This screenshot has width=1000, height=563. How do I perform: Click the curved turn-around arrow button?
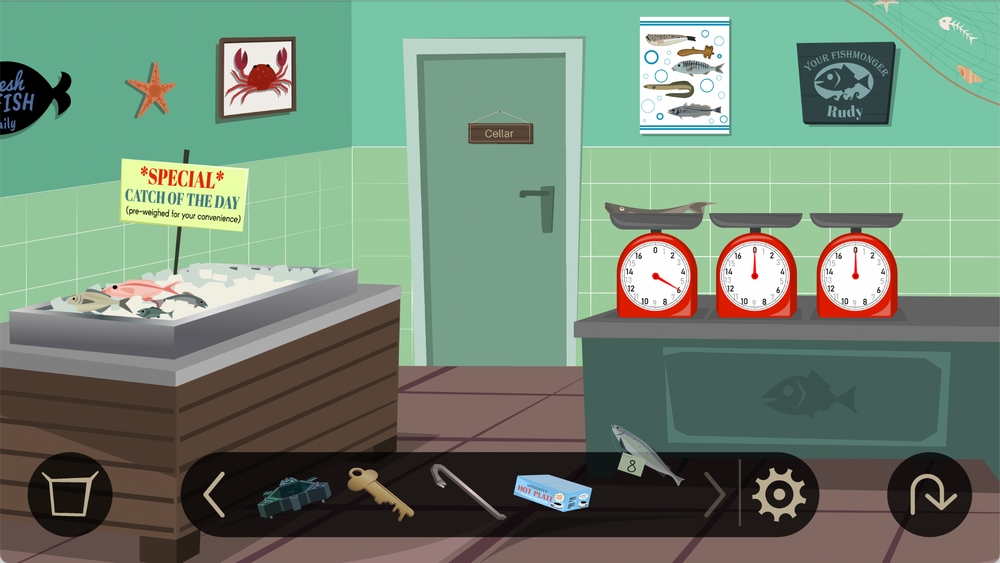(x=929, y=494)
